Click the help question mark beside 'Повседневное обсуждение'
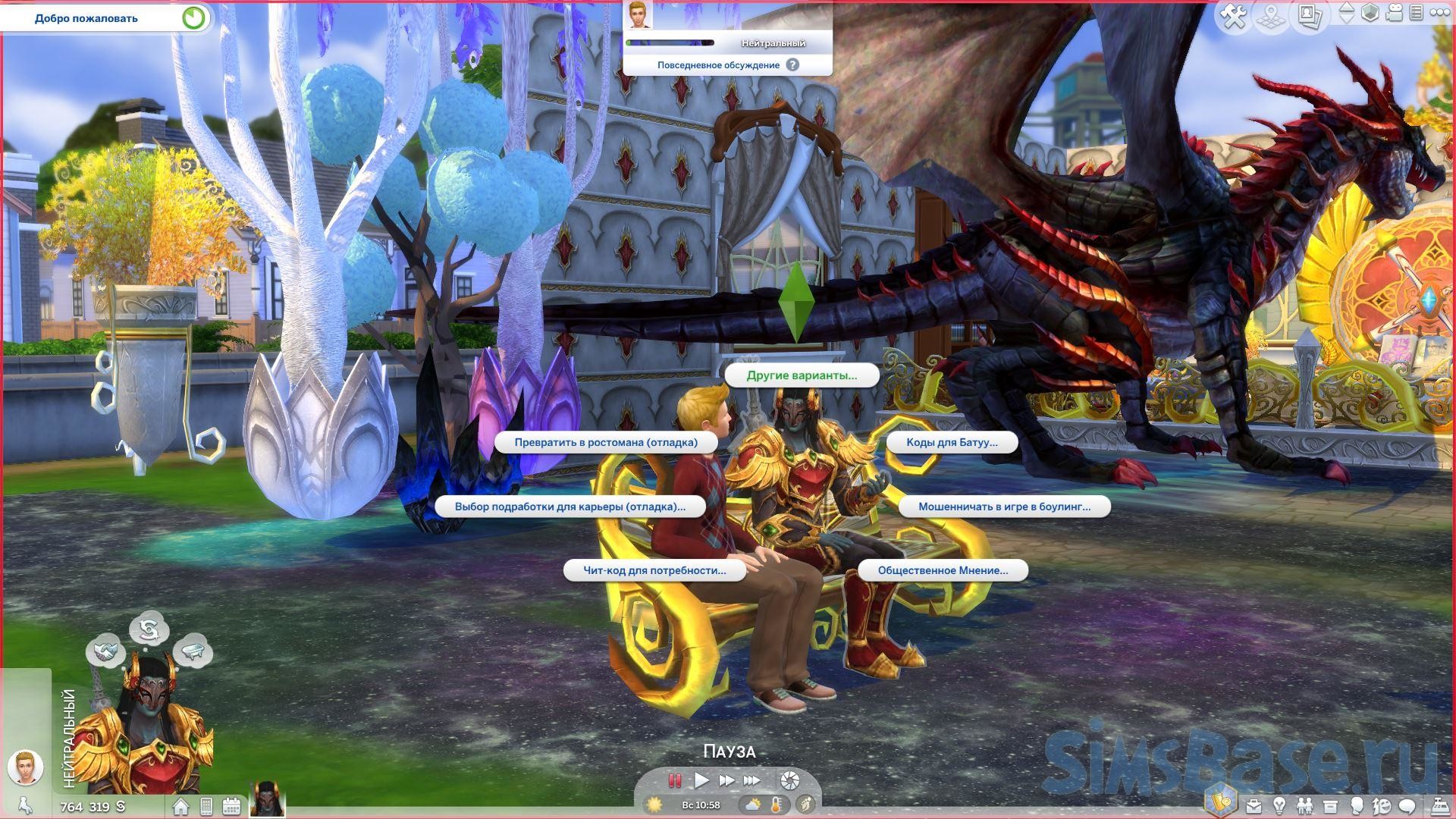The height and width of the screenshot is (819, 1456). [792, 65]
